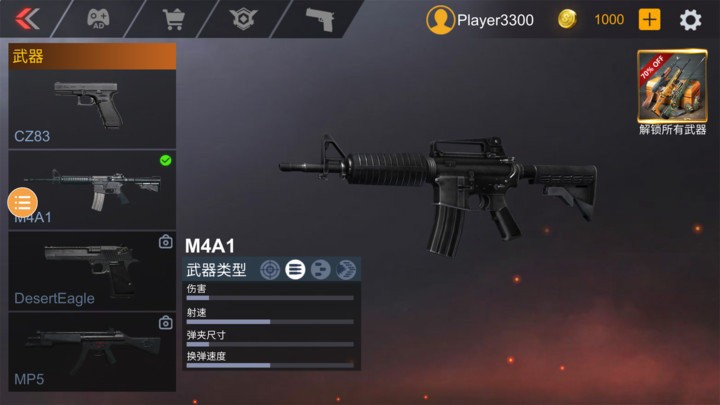Open the Player3300 profile
The image size is (720, 405).
480,19
